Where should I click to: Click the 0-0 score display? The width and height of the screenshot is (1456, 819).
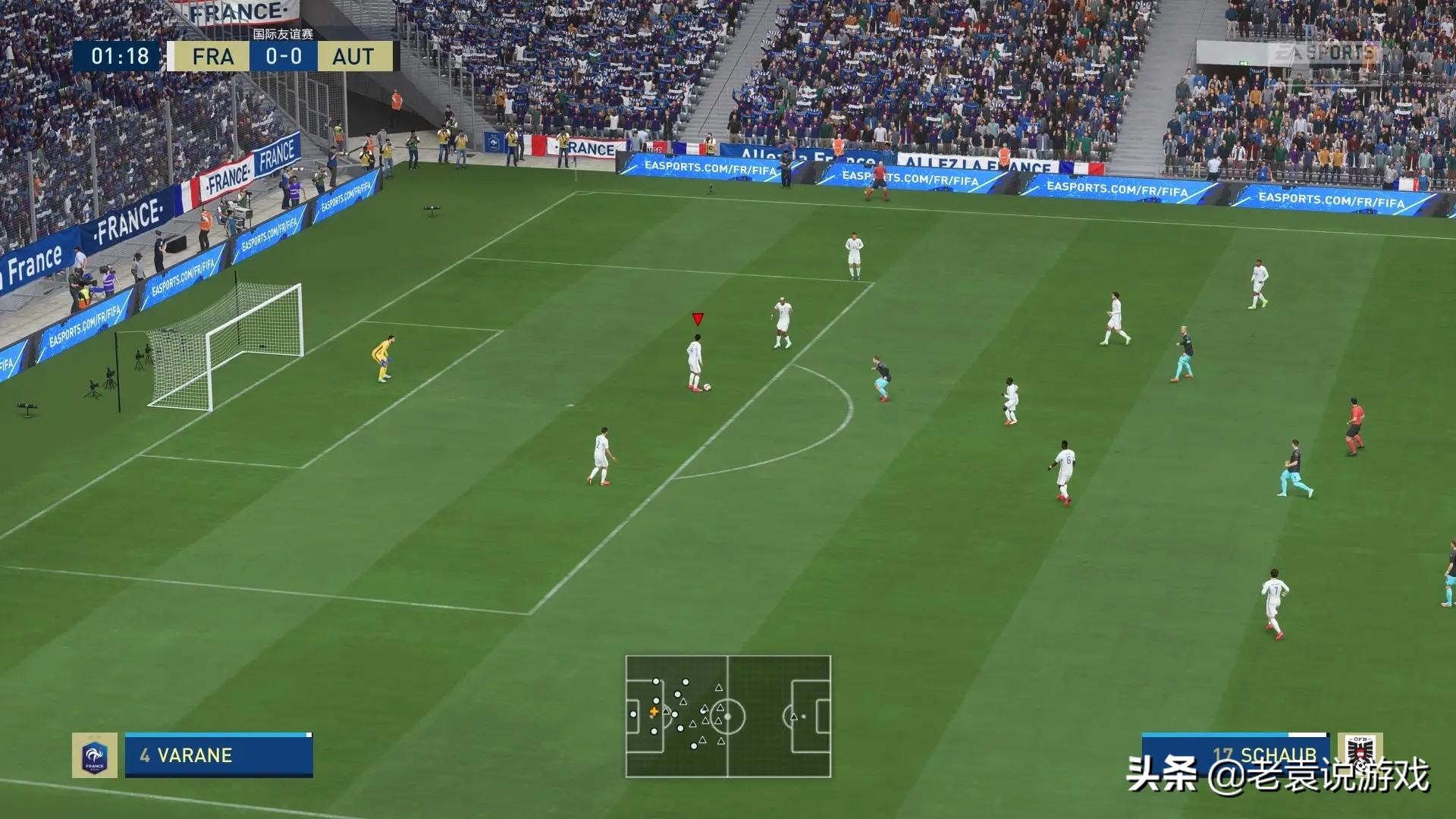281,56
